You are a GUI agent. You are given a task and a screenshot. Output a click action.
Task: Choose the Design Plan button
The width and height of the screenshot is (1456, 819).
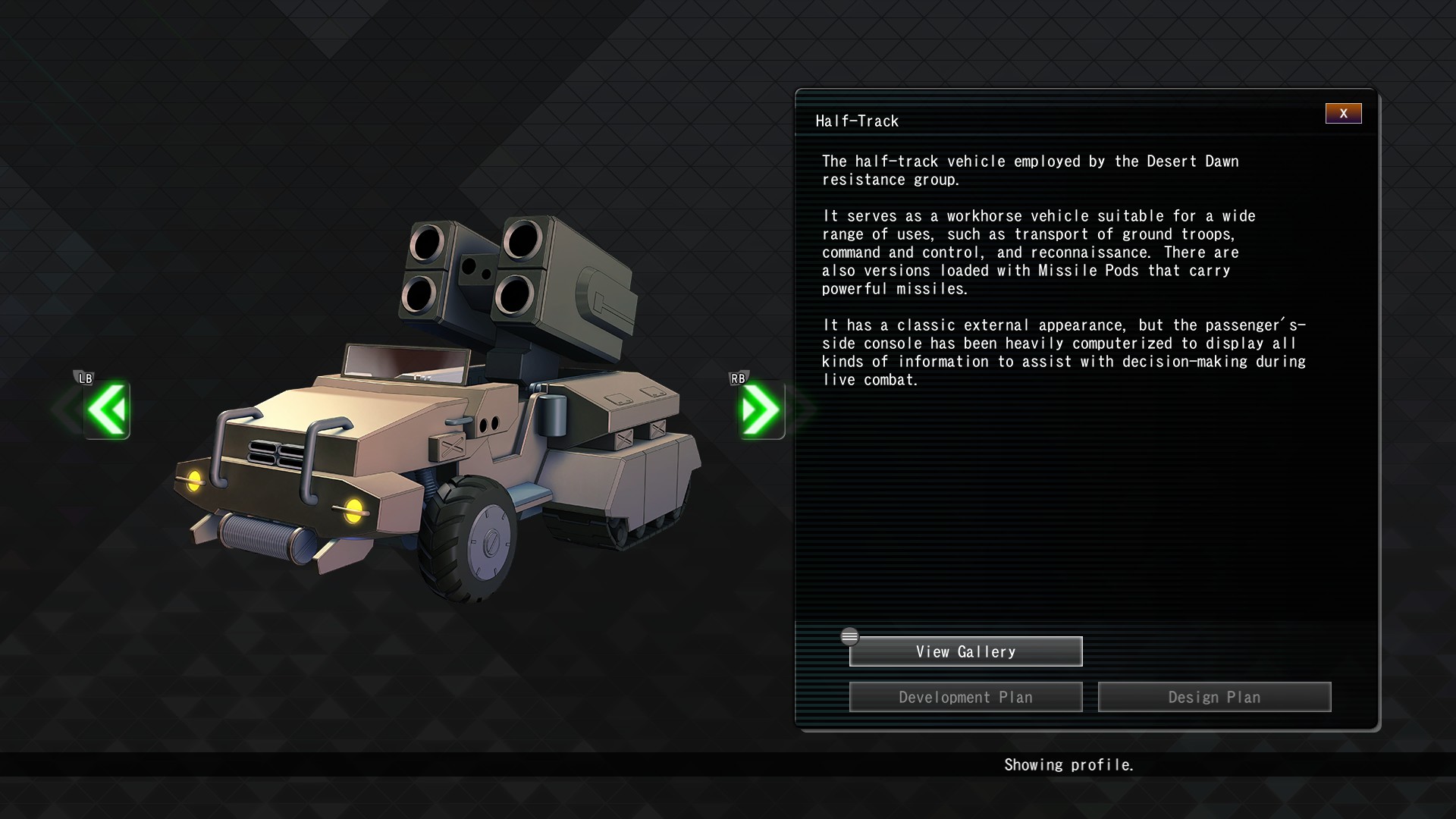click(x=1214, y=698)
